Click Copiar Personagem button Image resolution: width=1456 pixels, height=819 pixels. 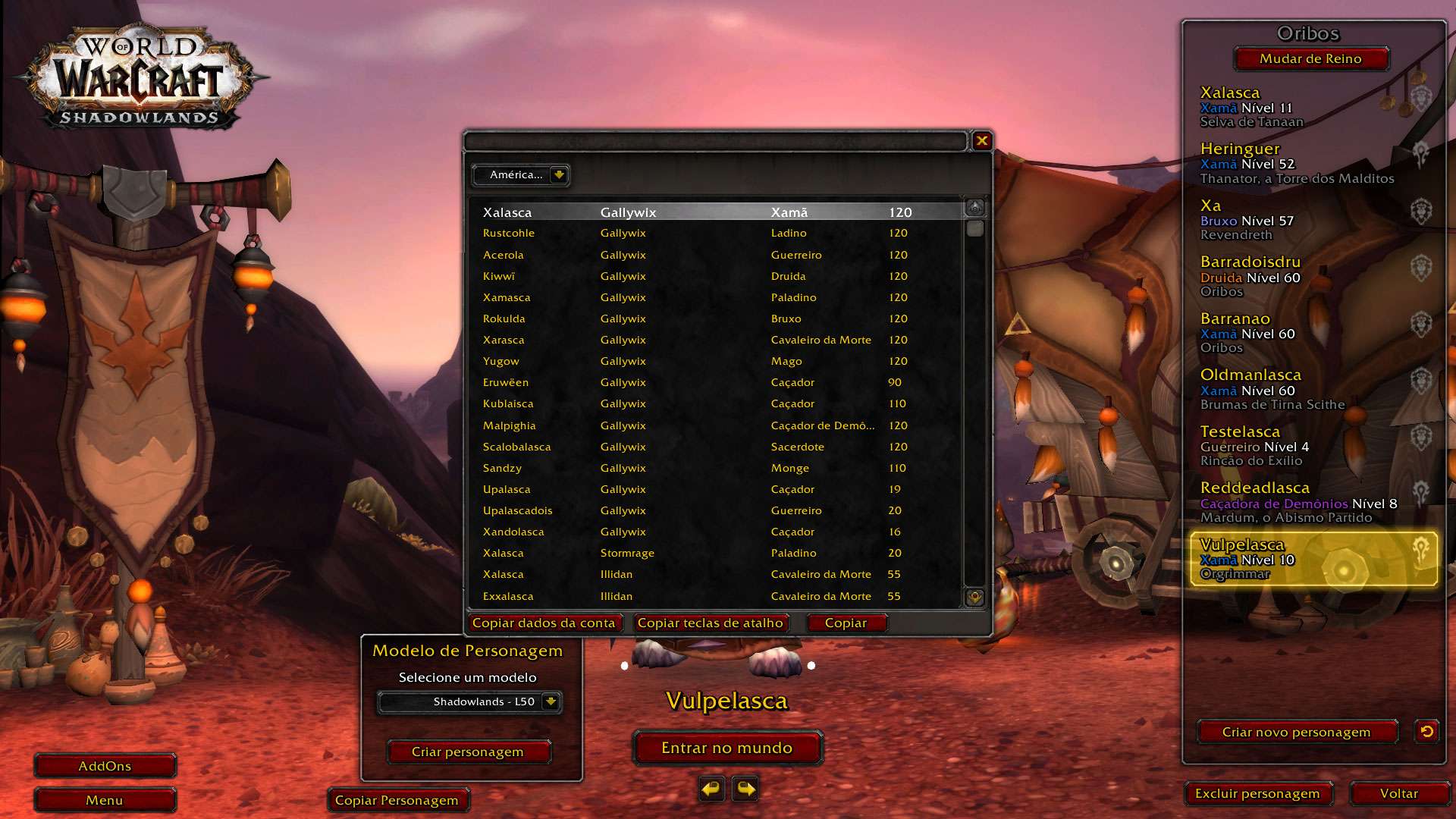point(397,801)
